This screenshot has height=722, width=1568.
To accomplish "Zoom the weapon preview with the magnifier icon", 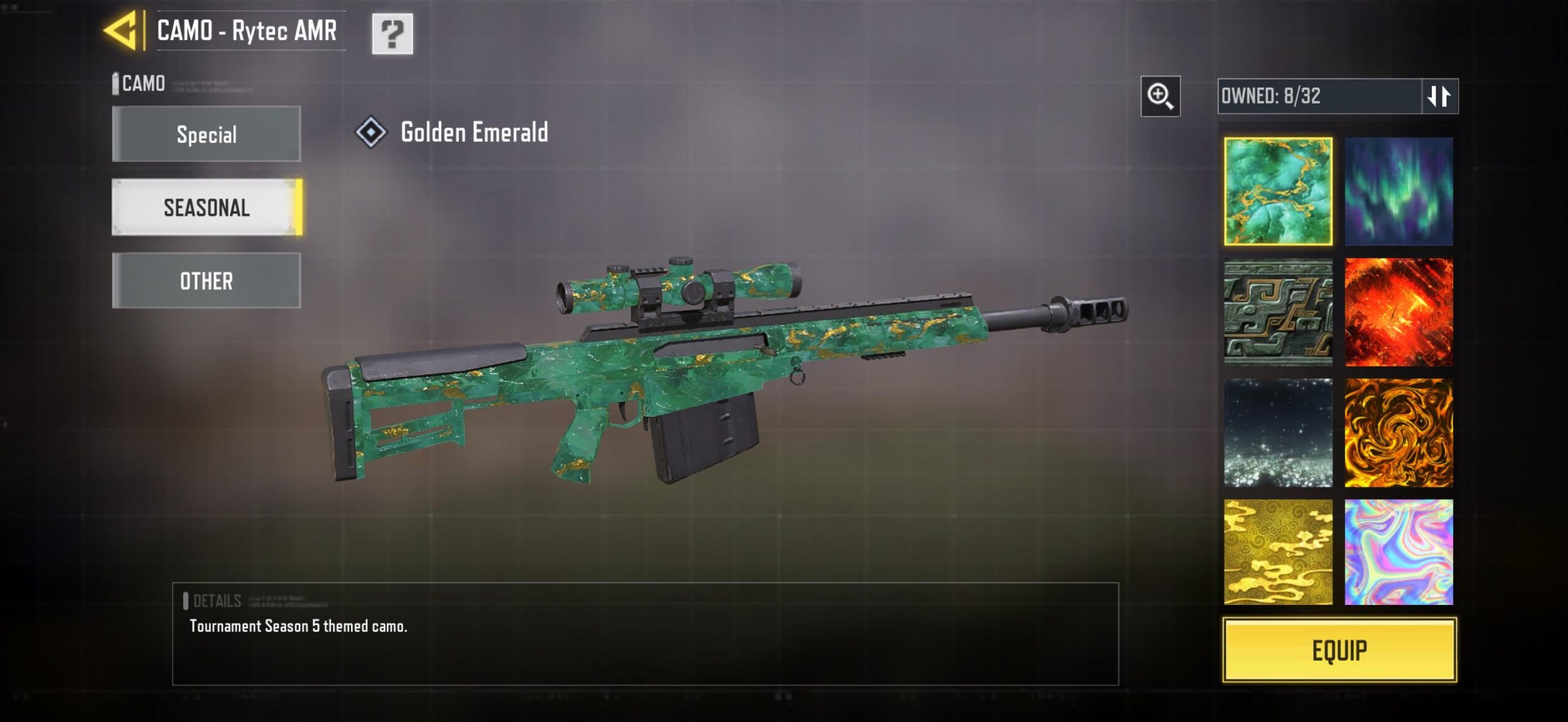I will 1160,96.
